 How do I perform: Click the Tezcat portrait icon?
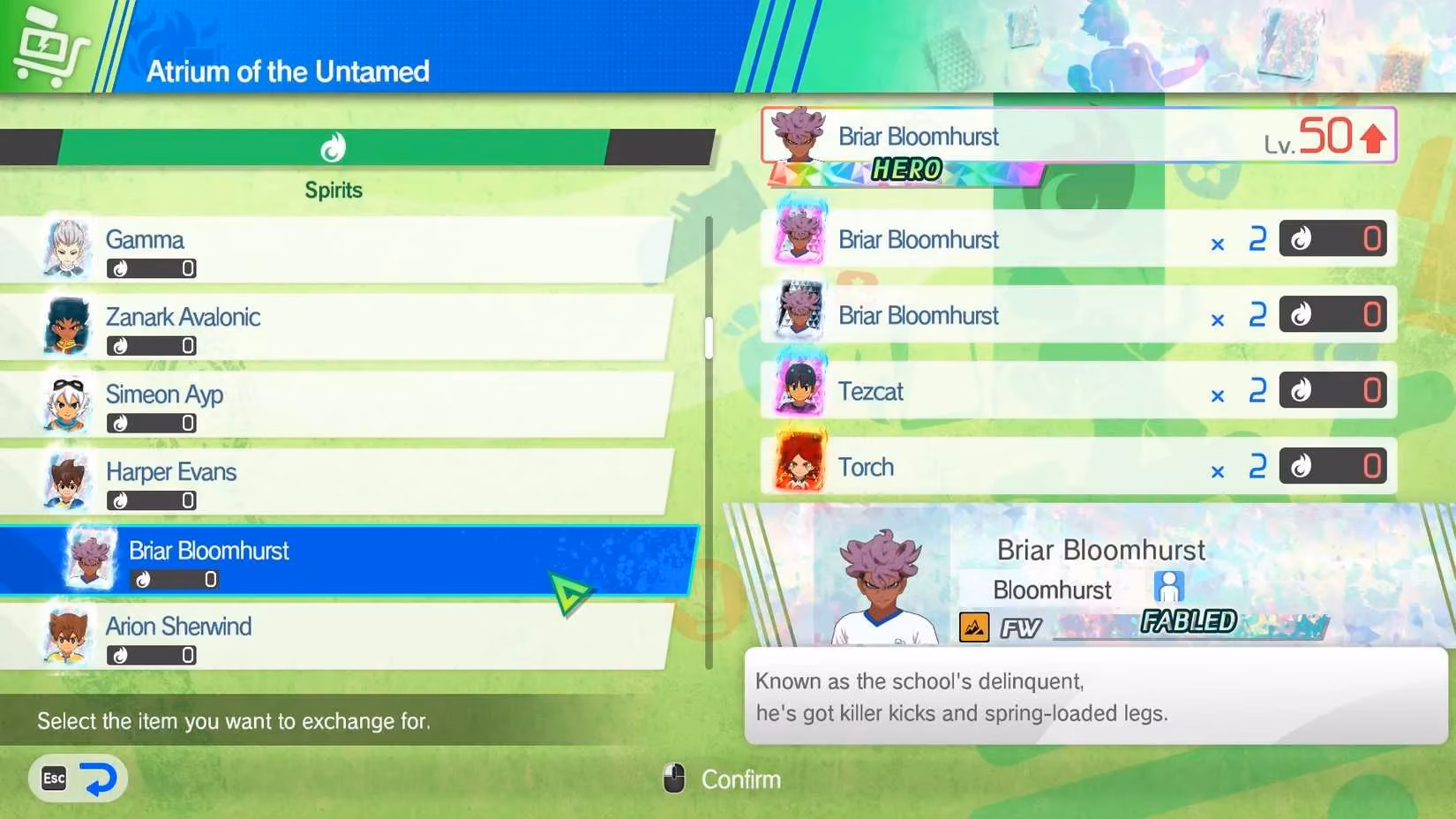tap(801, 390)
